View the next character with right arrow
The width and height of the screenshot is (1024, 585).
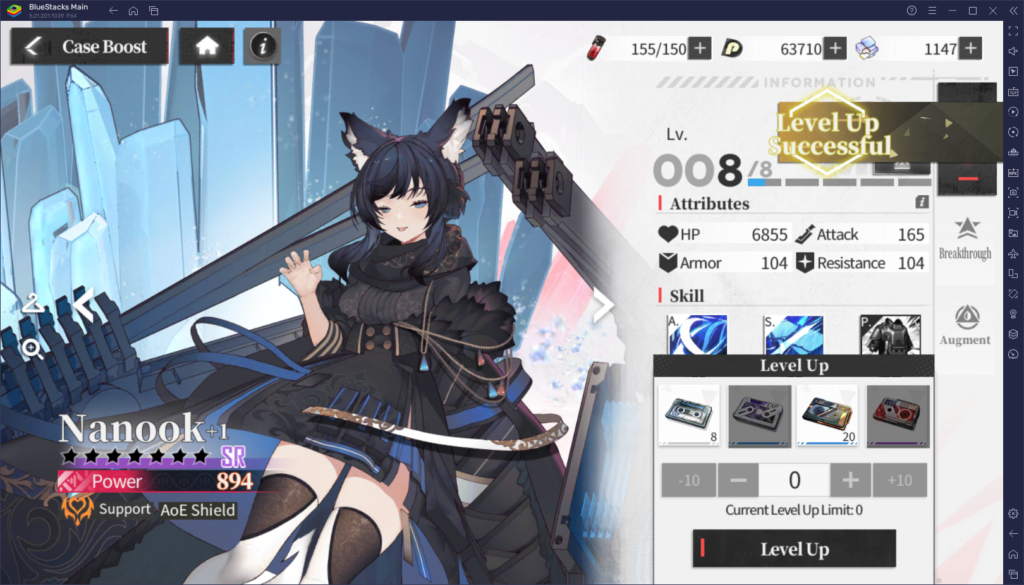[603, 306]
